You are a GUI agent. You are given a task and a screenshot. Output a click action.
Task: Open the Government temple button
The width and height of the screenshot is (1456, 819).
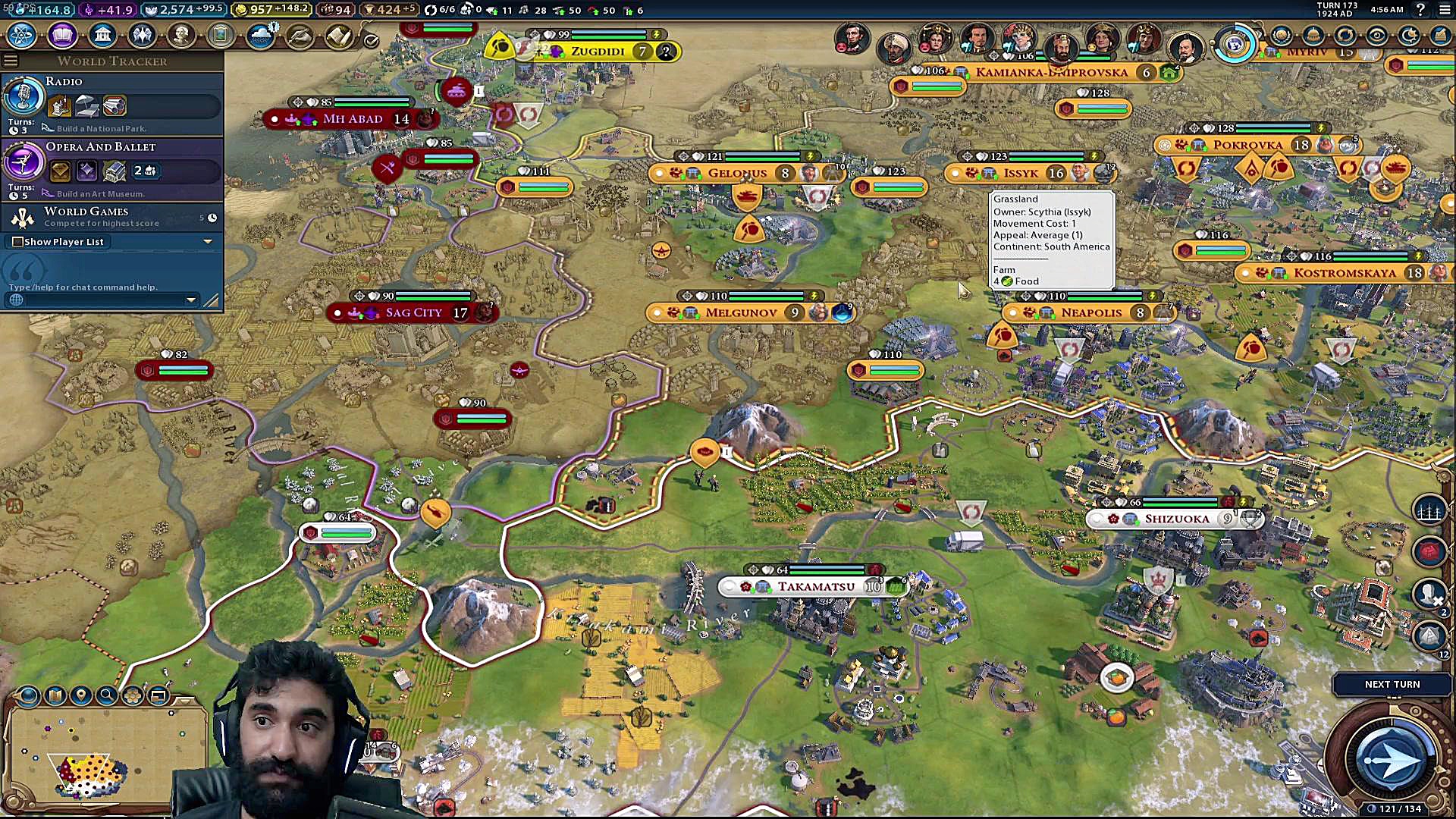click(x=102, y=35)
